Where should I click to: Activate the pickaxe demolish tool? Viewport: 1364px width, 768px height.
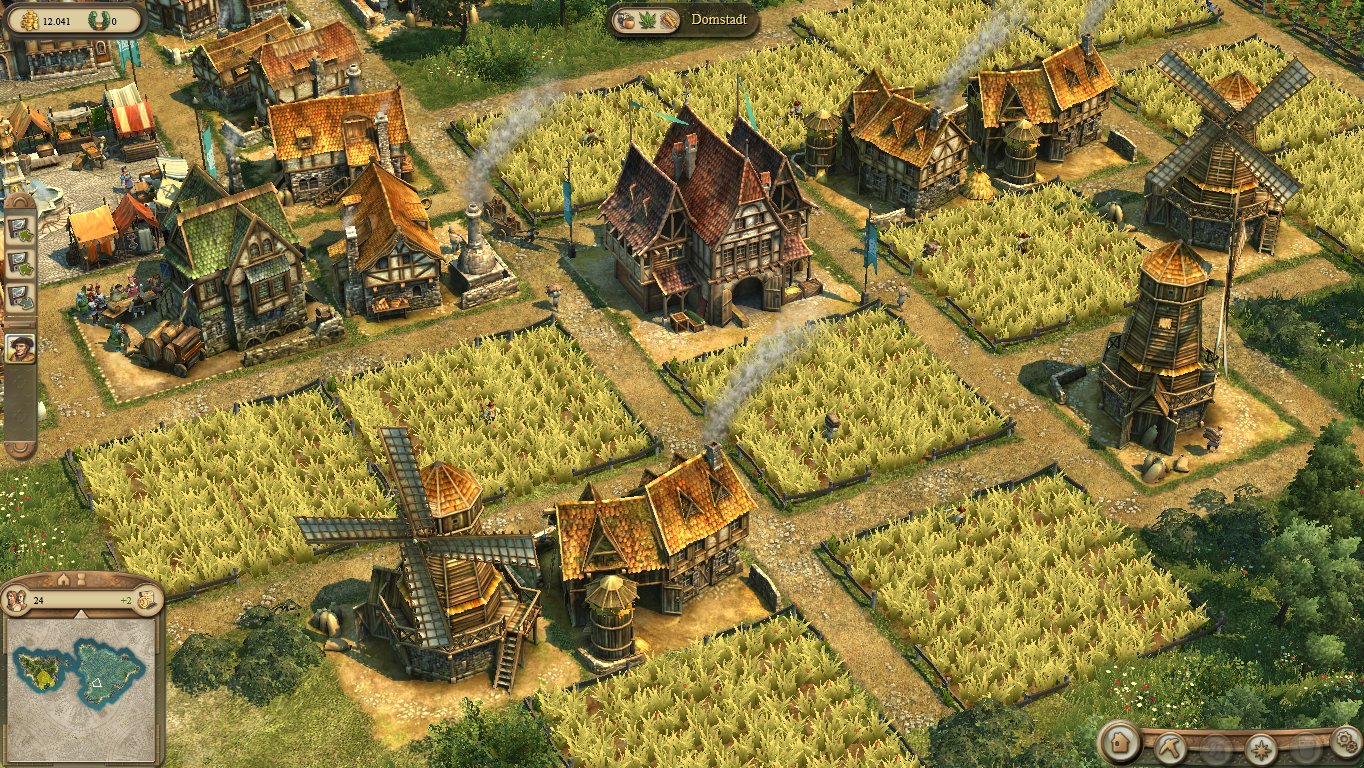pyautogui.click(x=1169, y=747)
